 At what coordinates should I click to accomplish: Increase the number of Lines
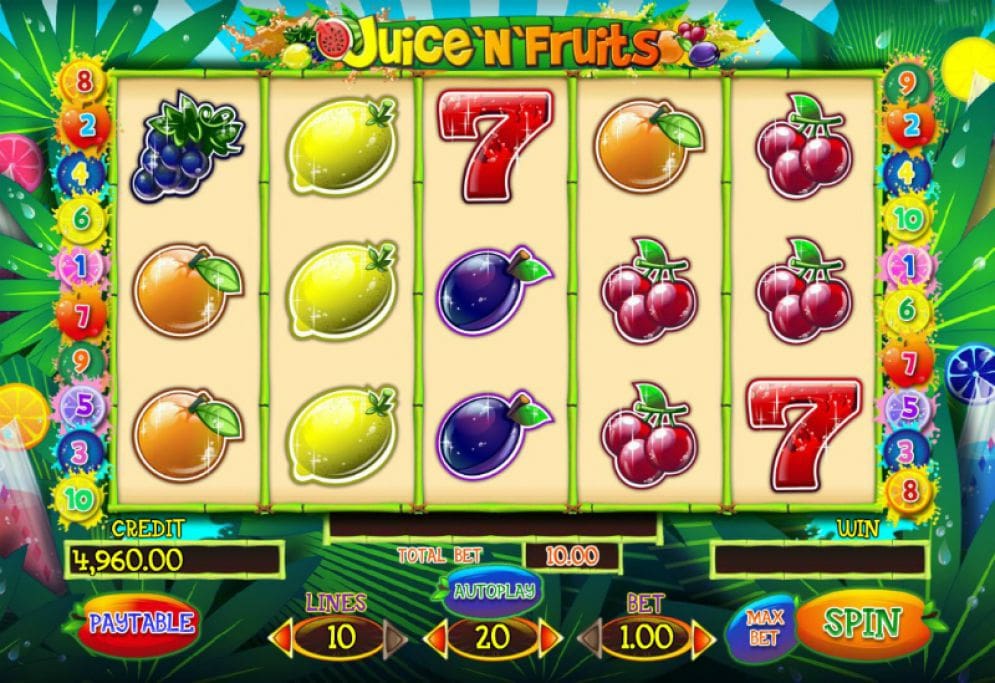click(x=396, y=638)
